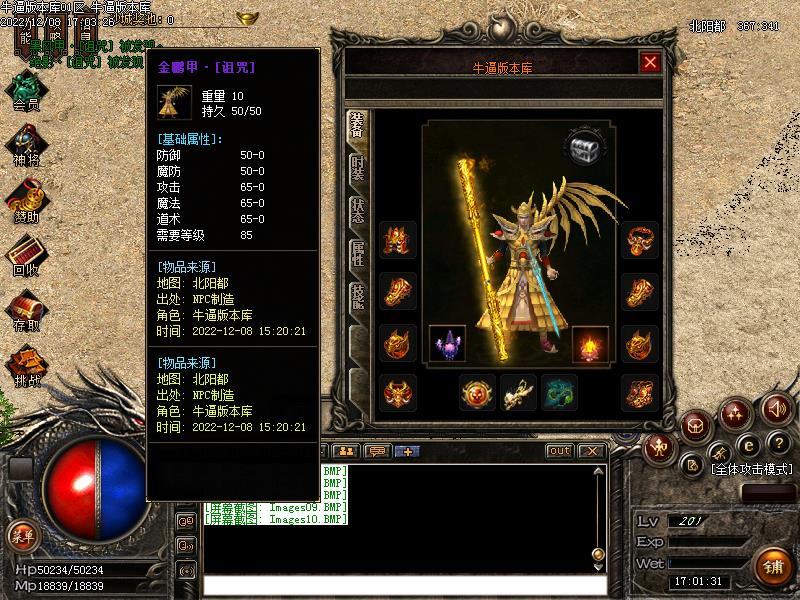This screenshot has width=800, height=600.
Task: Click the chat window out button
Action: click(560, 451)
